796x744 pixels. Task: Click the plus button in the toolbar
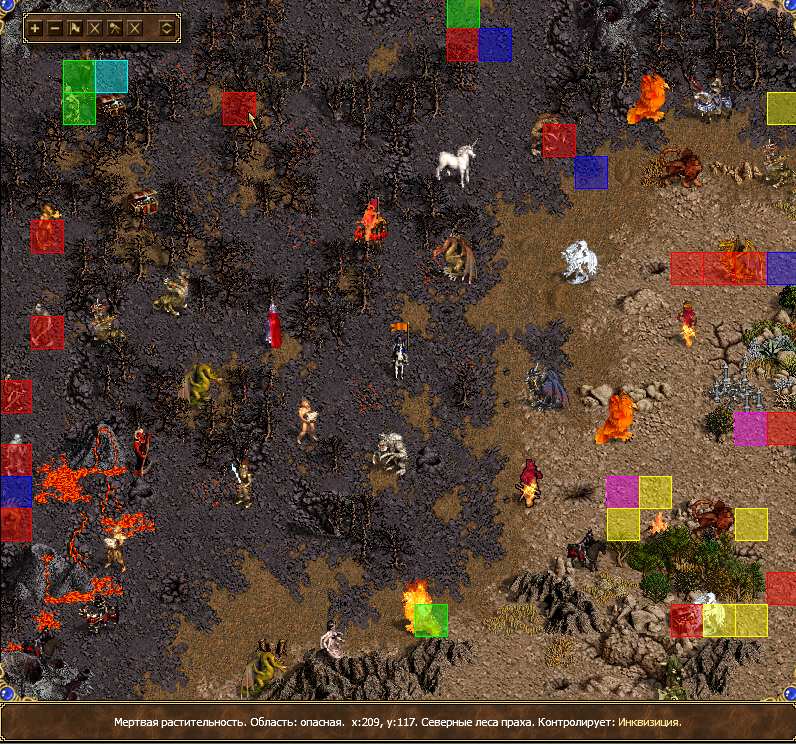[x=35, y=28]
